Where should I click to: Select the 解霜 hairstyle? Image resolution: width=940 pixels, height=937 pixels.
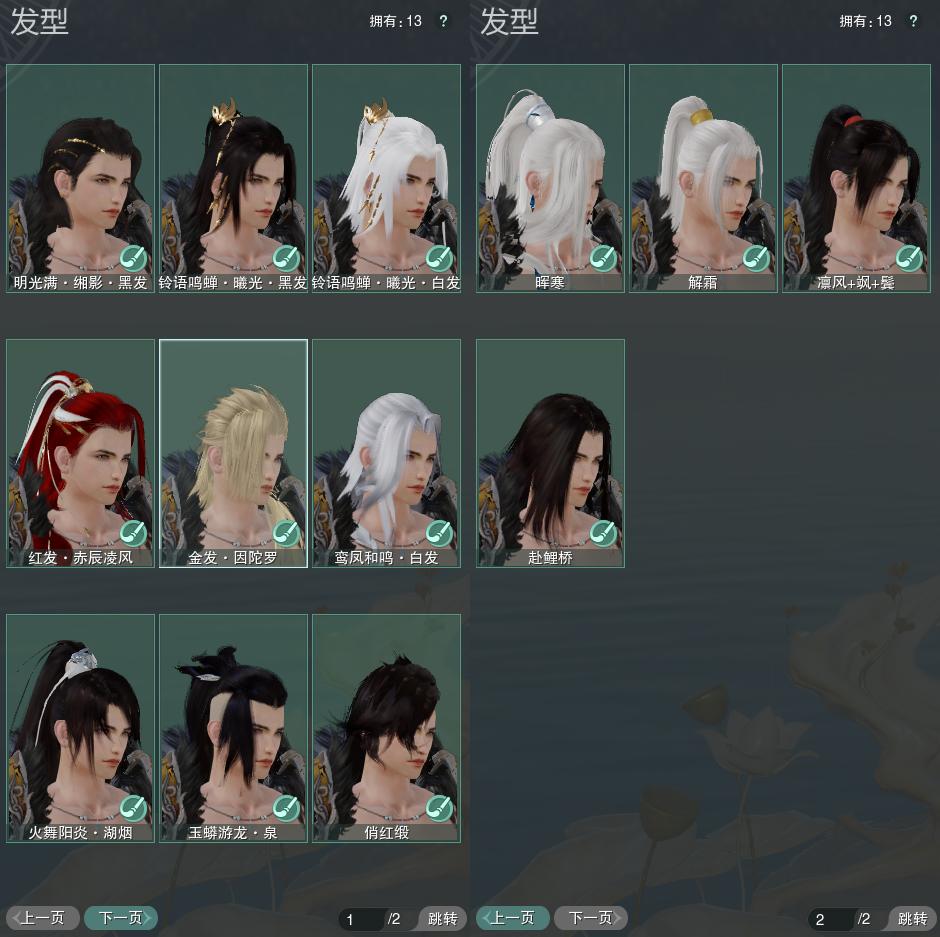click(x=703, y=170)
